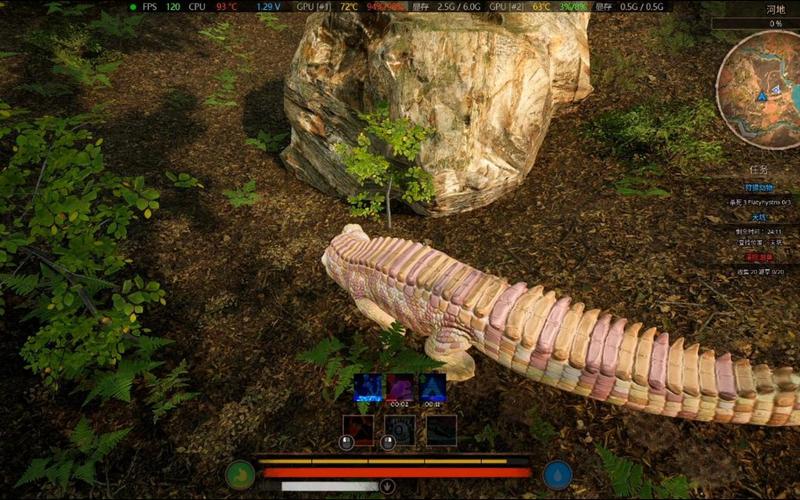800x500 pixels.
Task: Activate the middle grey ability slot
Action: (x=400, y=430)
